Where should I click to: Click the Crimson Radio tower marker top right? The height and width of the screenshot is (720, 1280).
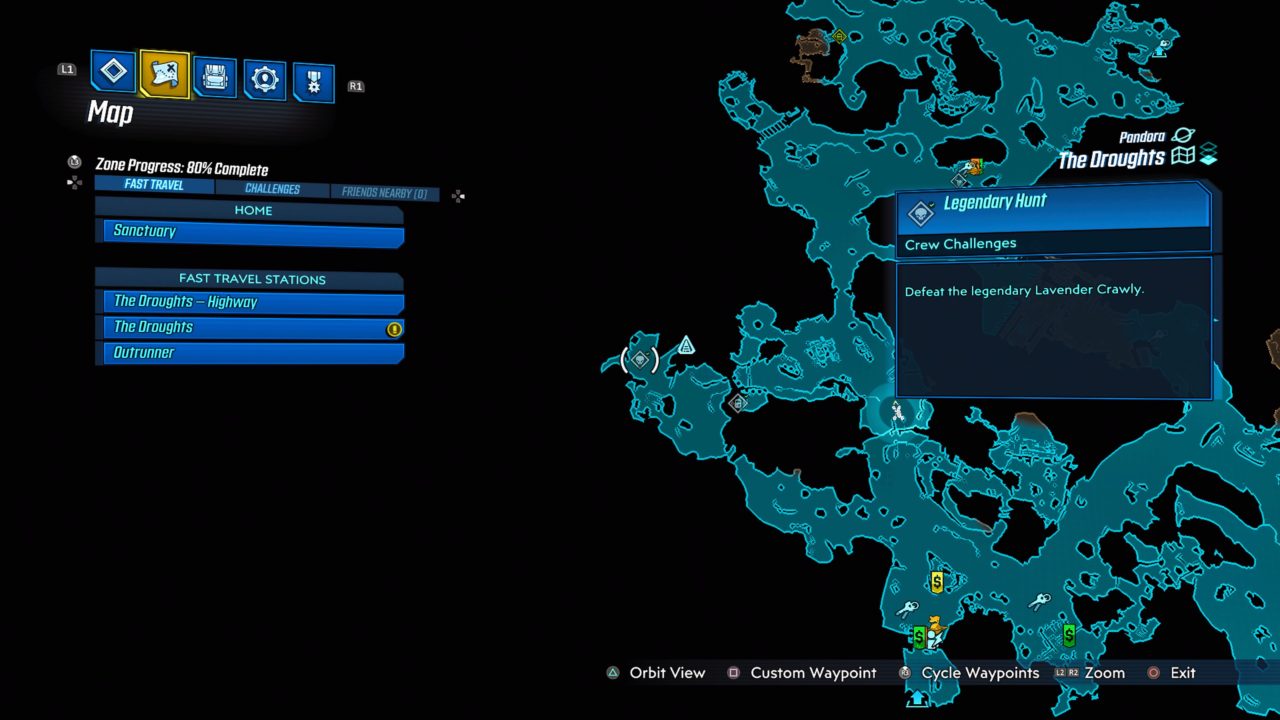click(x=1161, y=45)
